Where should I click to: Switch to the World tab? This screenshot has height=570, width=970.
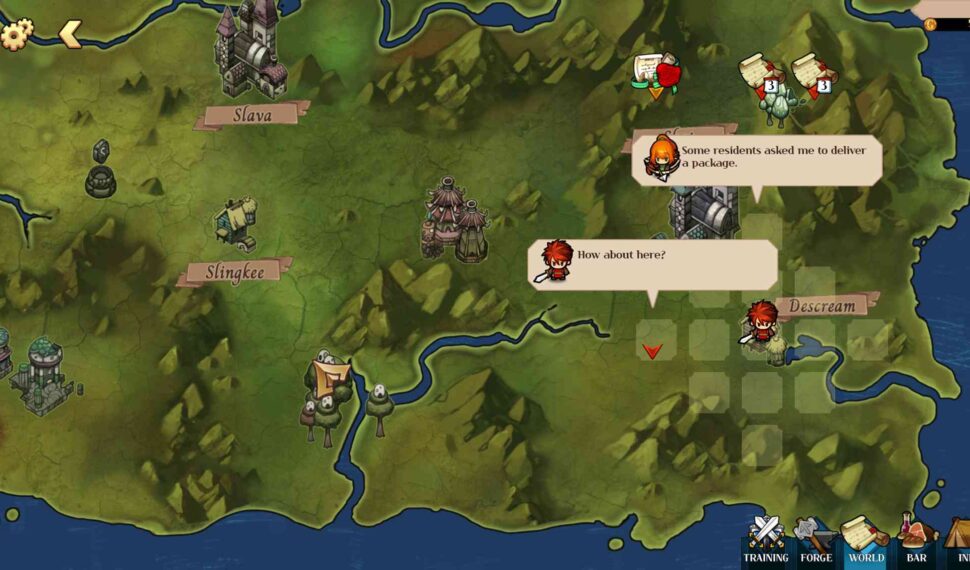point(865,541)
